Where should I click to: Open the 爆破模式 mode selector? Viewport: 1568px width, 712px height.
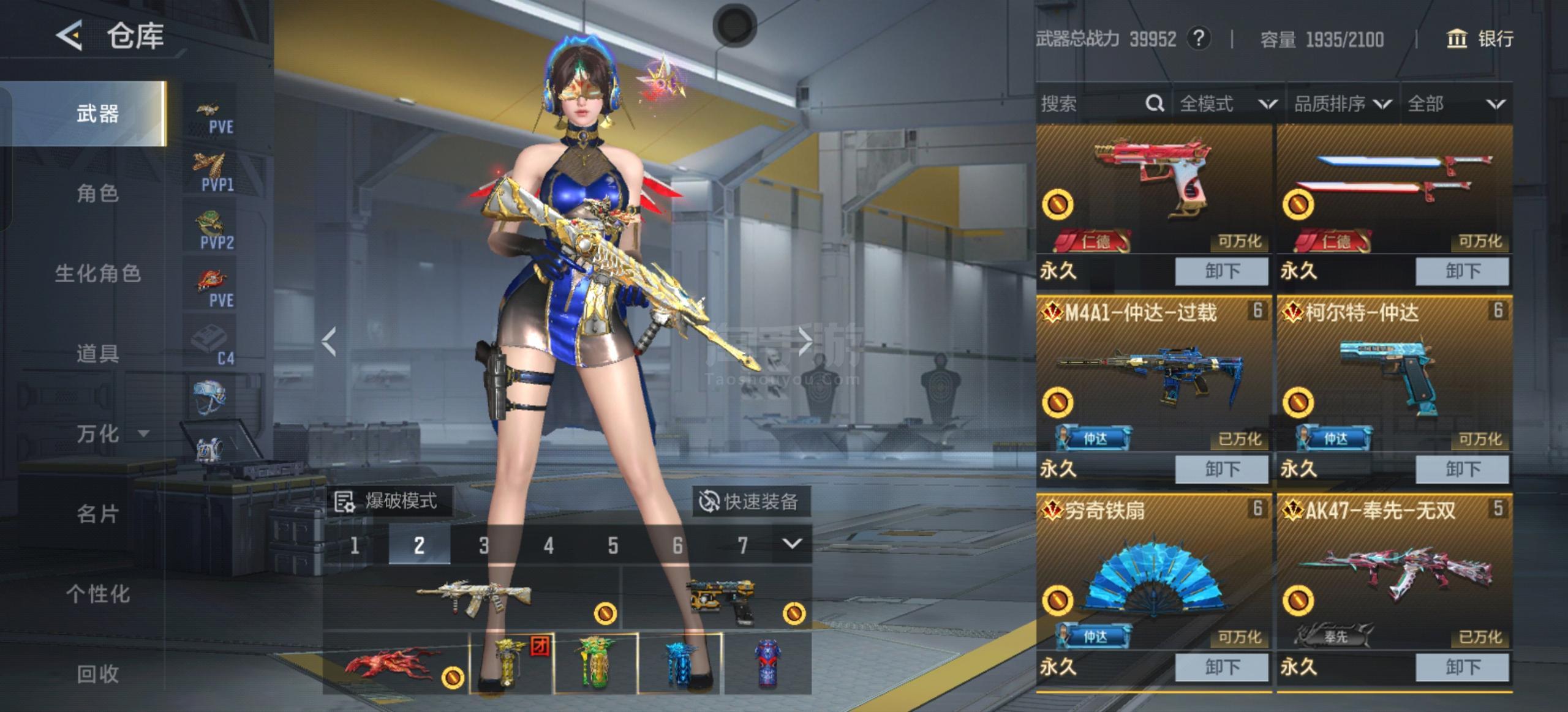388,502
